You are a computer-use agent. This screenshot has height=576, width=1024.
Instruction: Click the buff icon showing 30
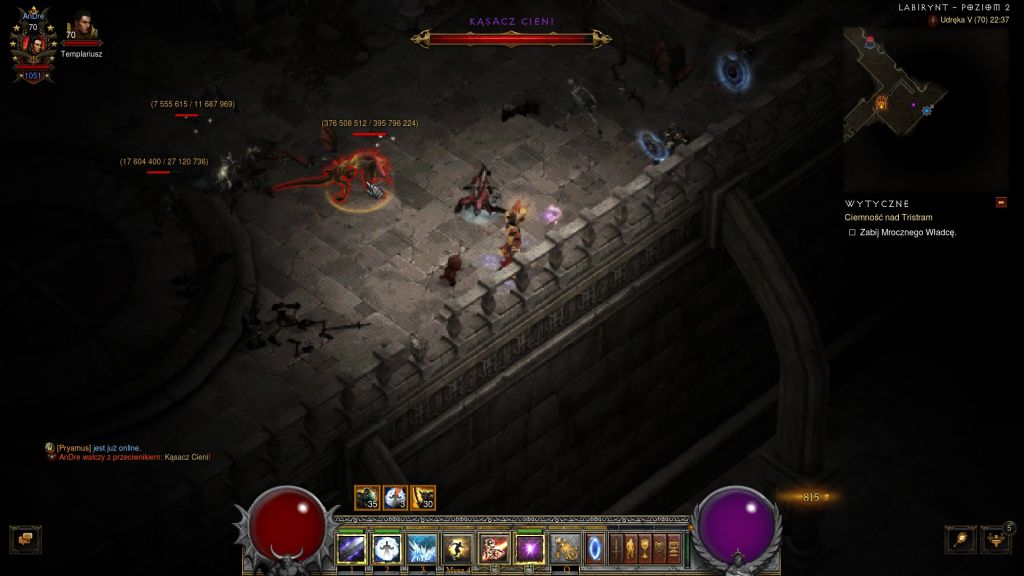pos(423,497)
